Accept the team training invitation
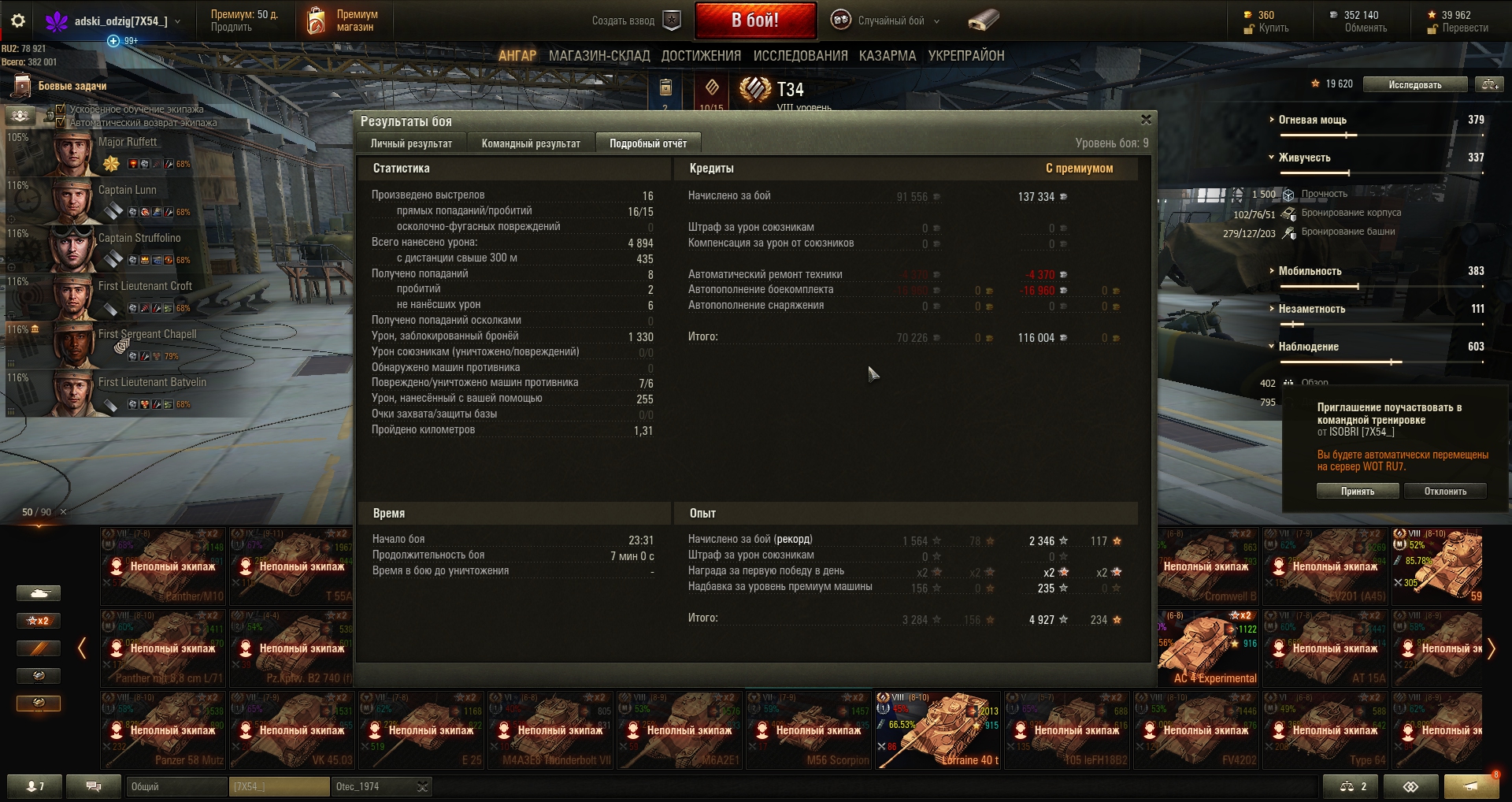The width and height of the screenshot is (1512, 802). pos(1357,491)
